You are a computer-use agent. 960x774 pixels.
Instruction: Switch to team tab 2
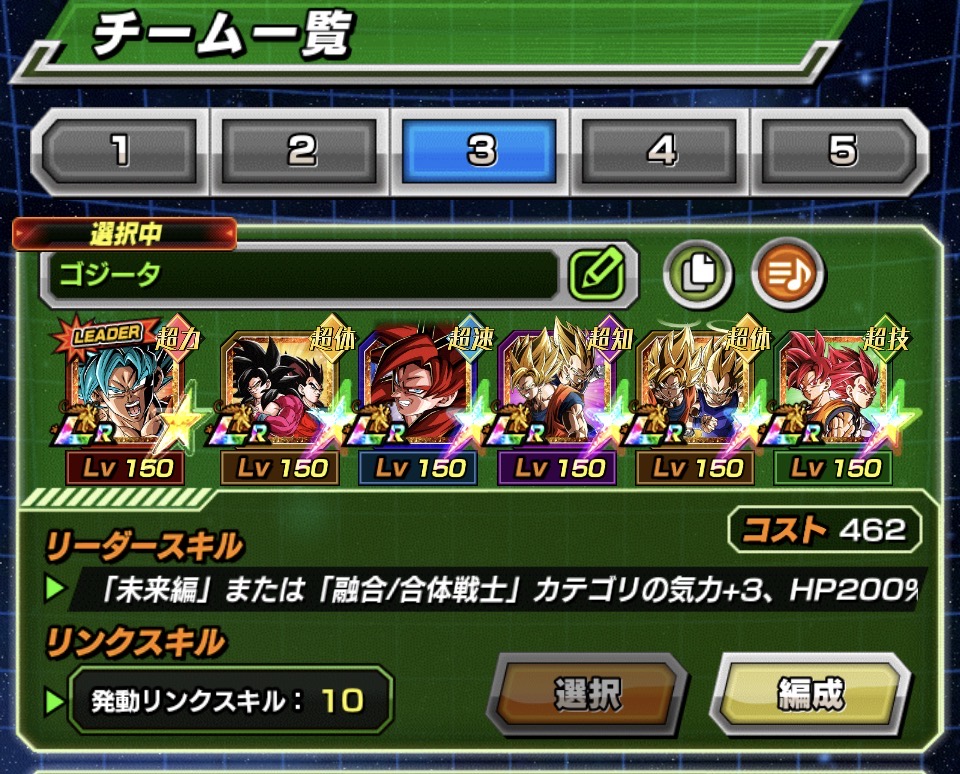(x=302, y=151)
